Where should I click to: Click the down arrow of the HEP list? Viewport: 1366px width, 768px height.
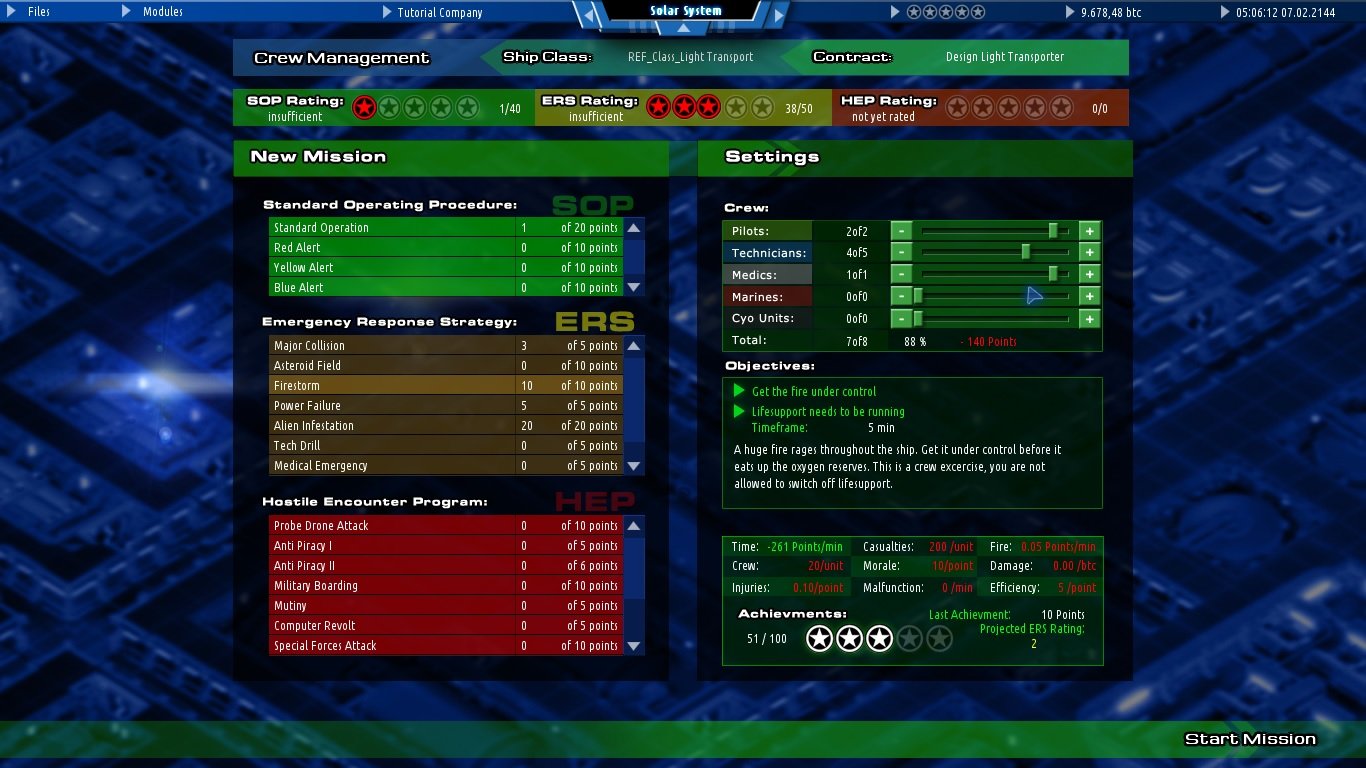click(x=633, y=645)
